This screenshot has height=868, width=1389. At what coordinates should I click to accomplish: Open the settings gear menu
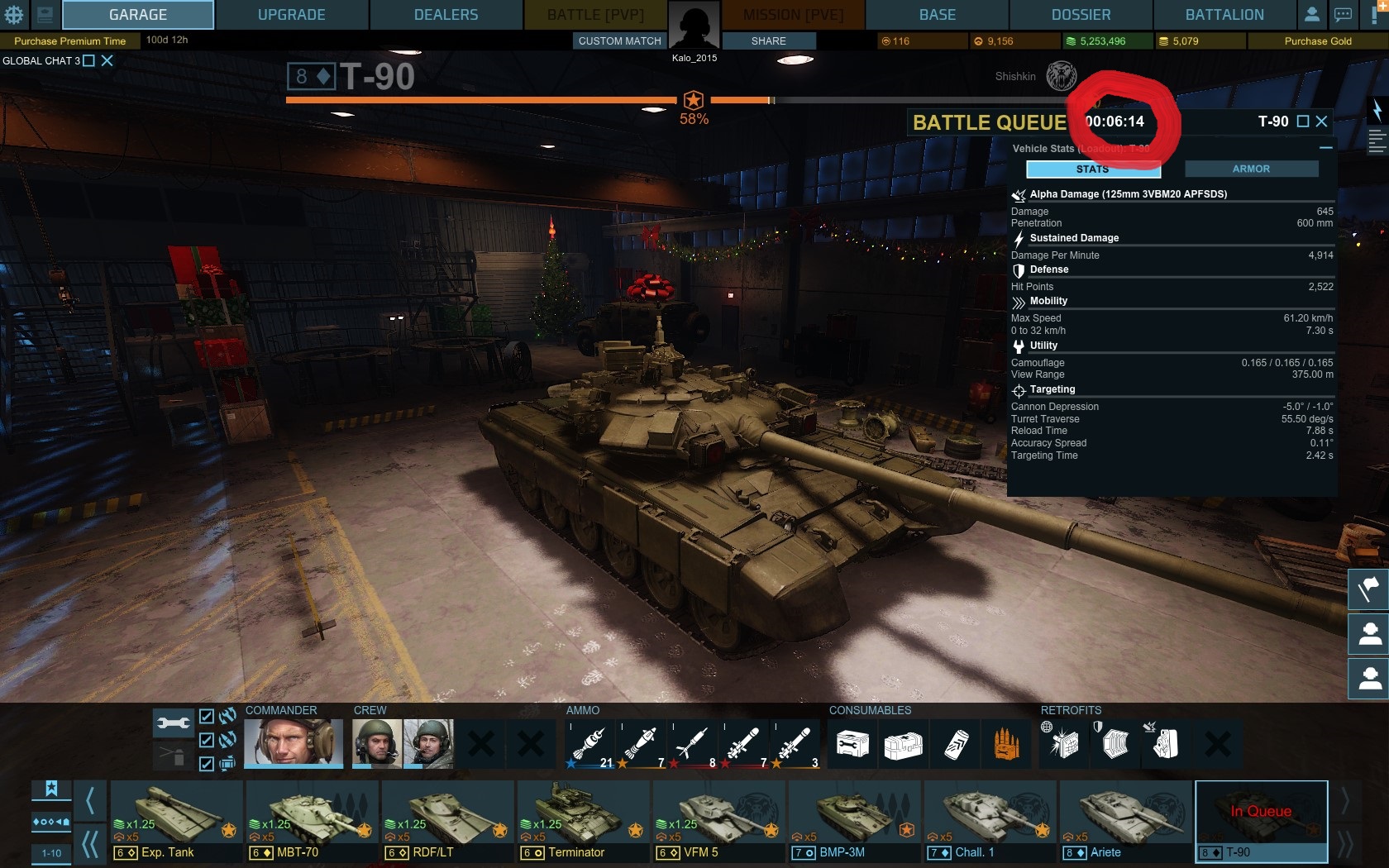coord(14,14)
